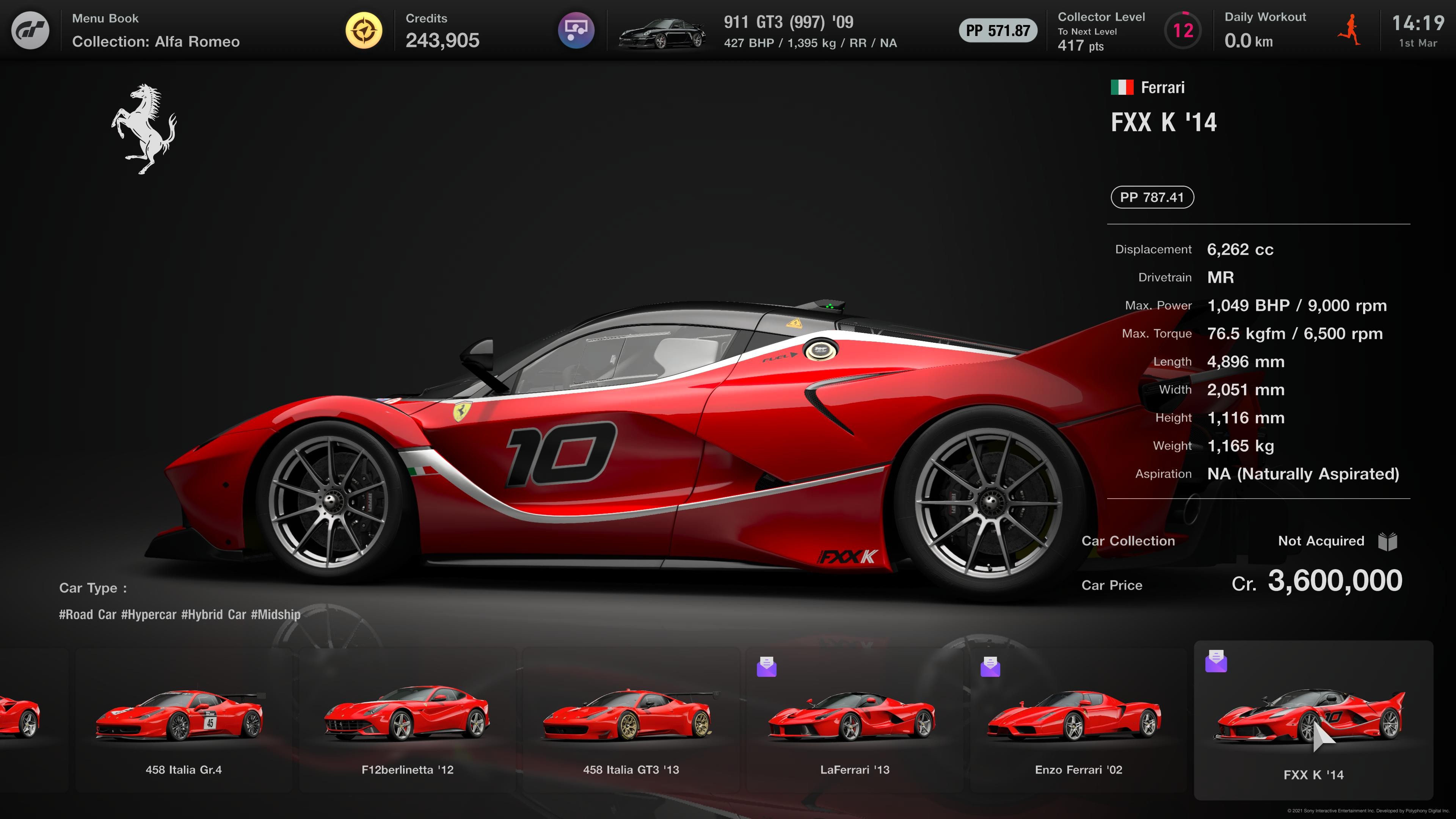Choose the F12berlinetta '12 thumbnail
This screenshot has width=1456, height=819.
407,721
